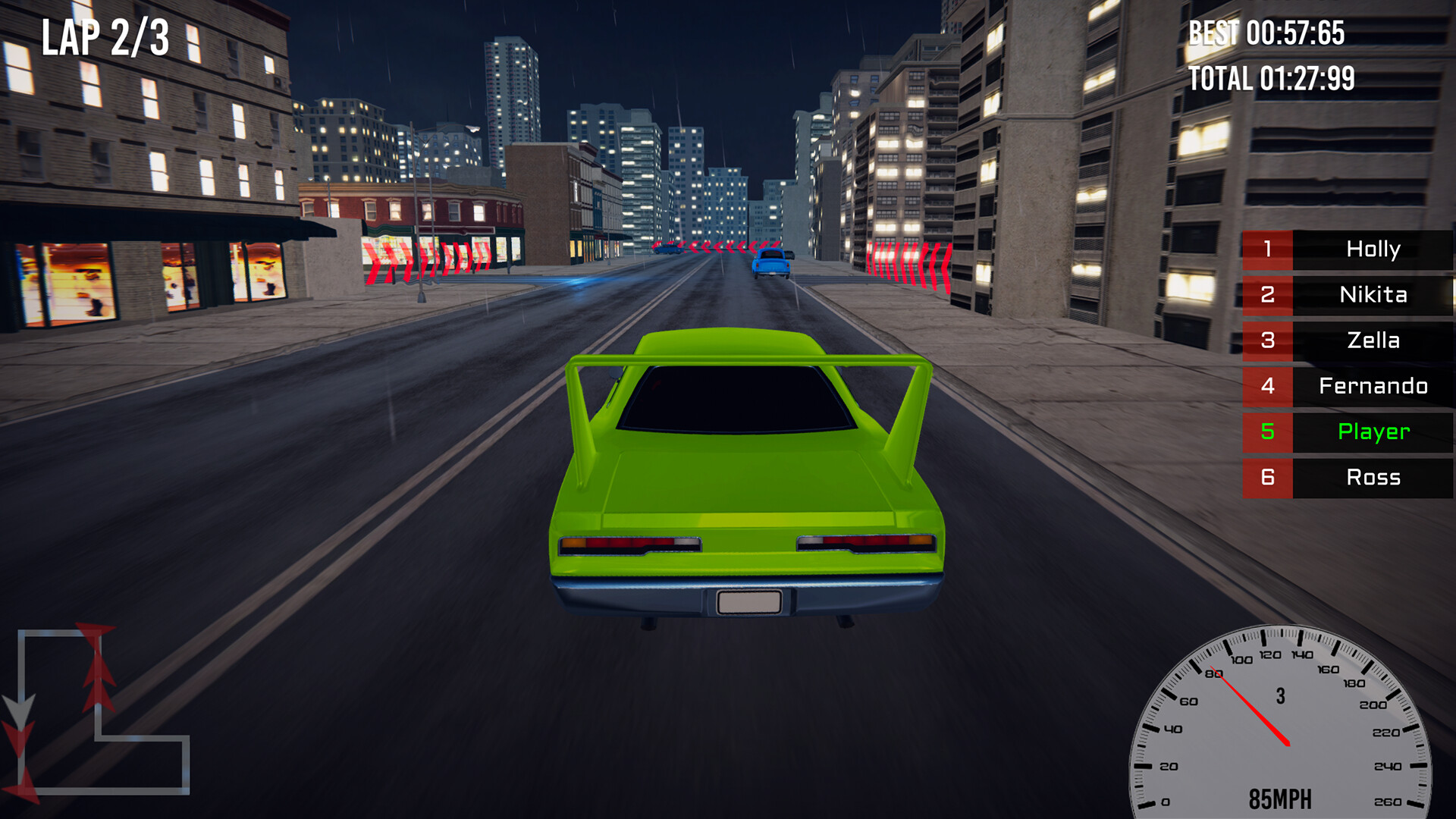Click Nikita in the position list
This screenshot has height=819, width=1456.
coord(1373,296)
